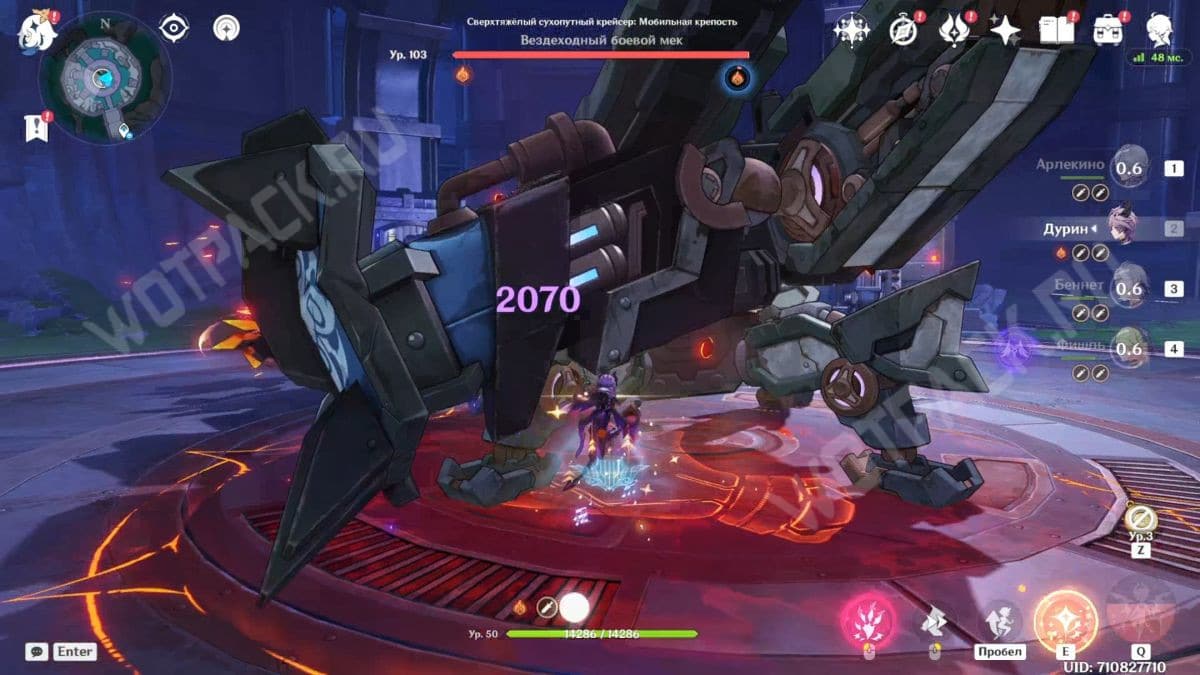
Task: Activate the sprint dash icon
Action: coord(934,622)
